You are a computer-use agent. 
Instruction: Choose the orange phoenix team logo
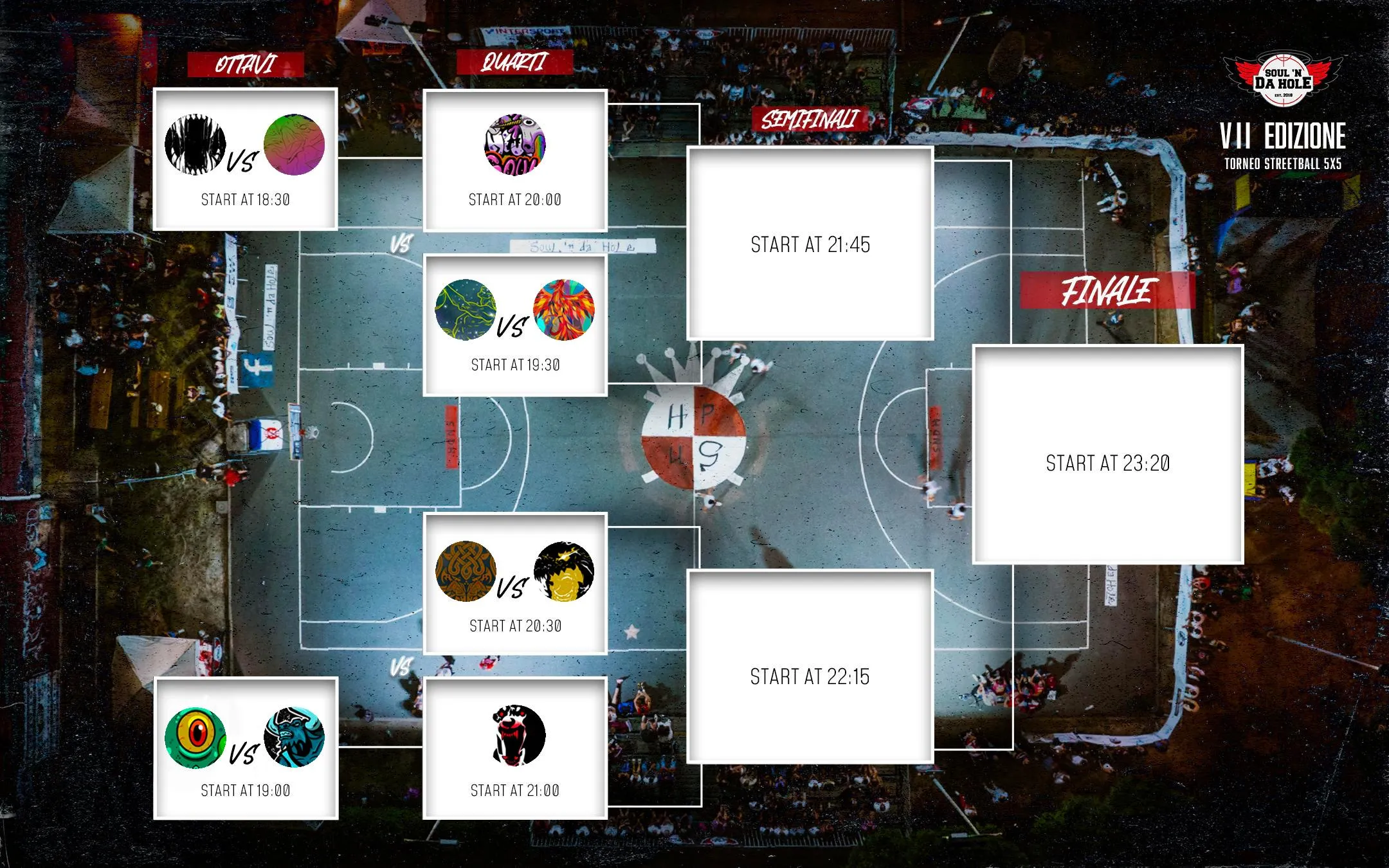564,309
